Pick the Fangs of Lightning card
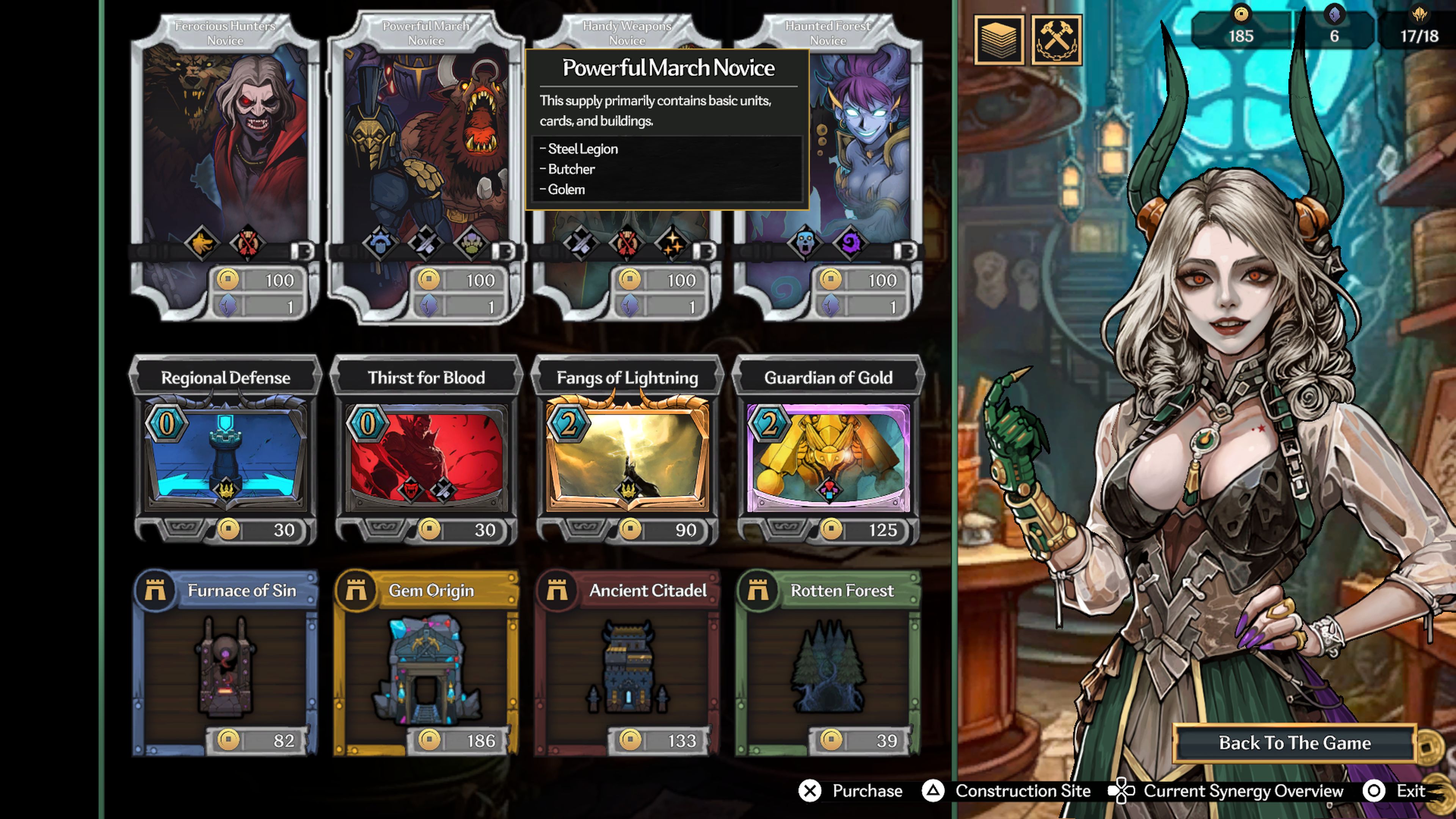This screenshot has width=1456, height=819. 629,452
